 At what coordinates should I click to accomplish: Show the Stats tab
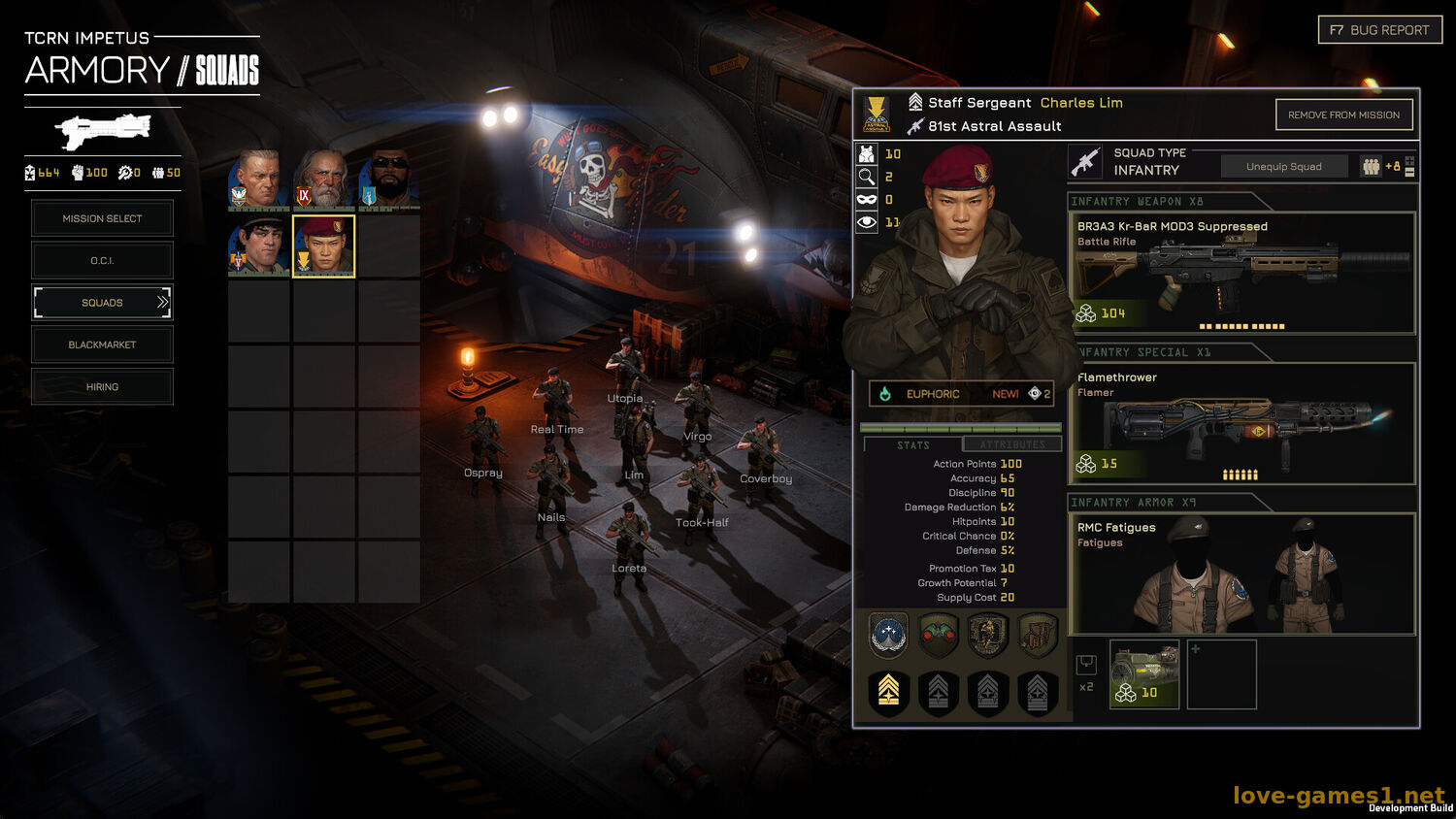912,444
